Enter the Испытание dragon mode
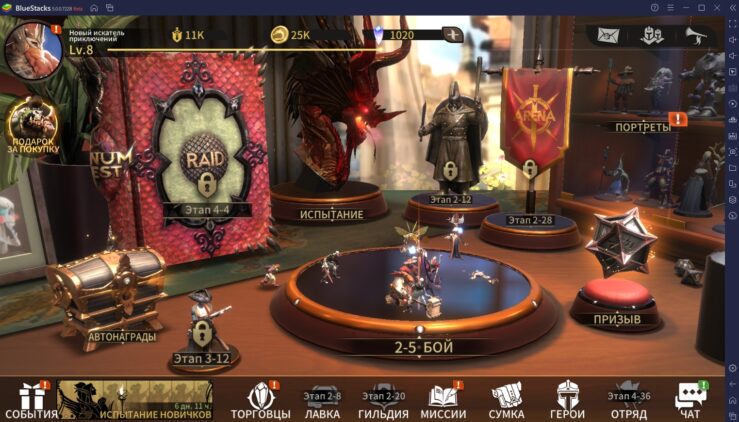This screenshot has height=422, width=739. pos(330,150)
